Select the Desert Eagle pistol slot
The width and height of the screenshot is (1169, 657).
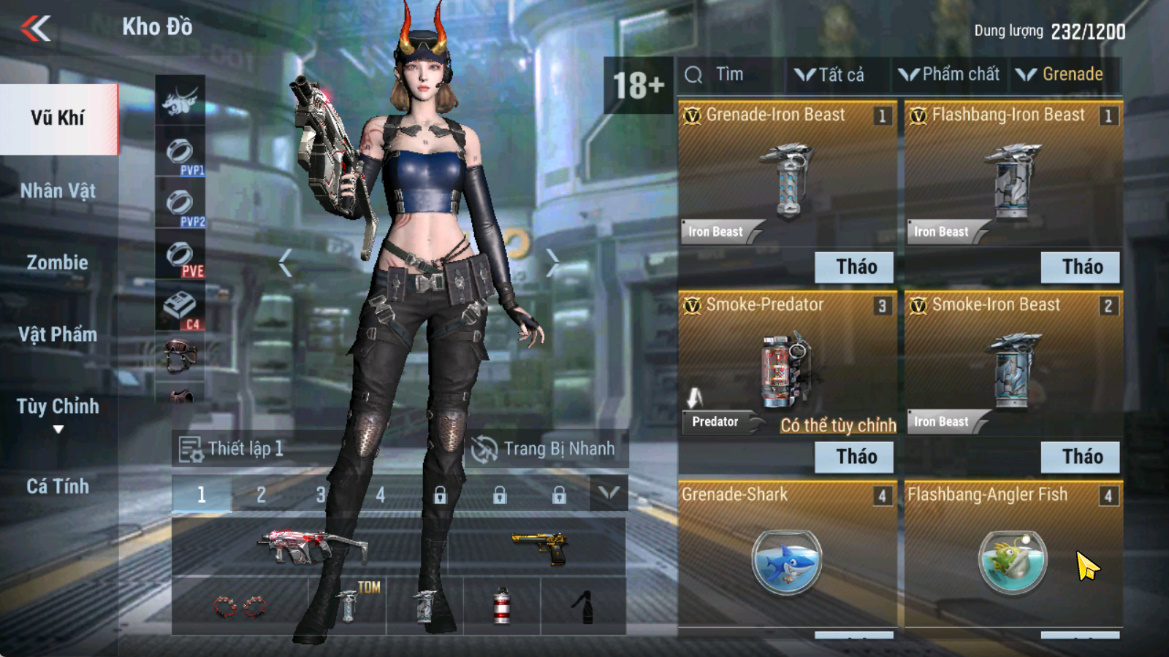coord(540,547)
